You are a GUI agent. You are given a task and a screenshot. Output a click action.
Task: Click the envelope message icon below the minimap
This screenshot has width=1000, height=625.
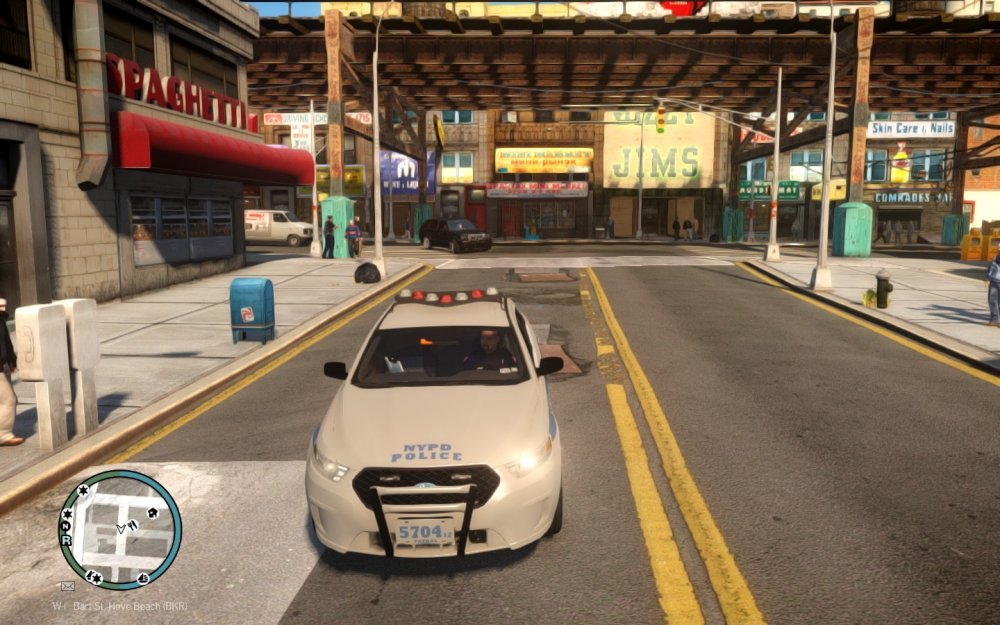[x=68, y=586]
